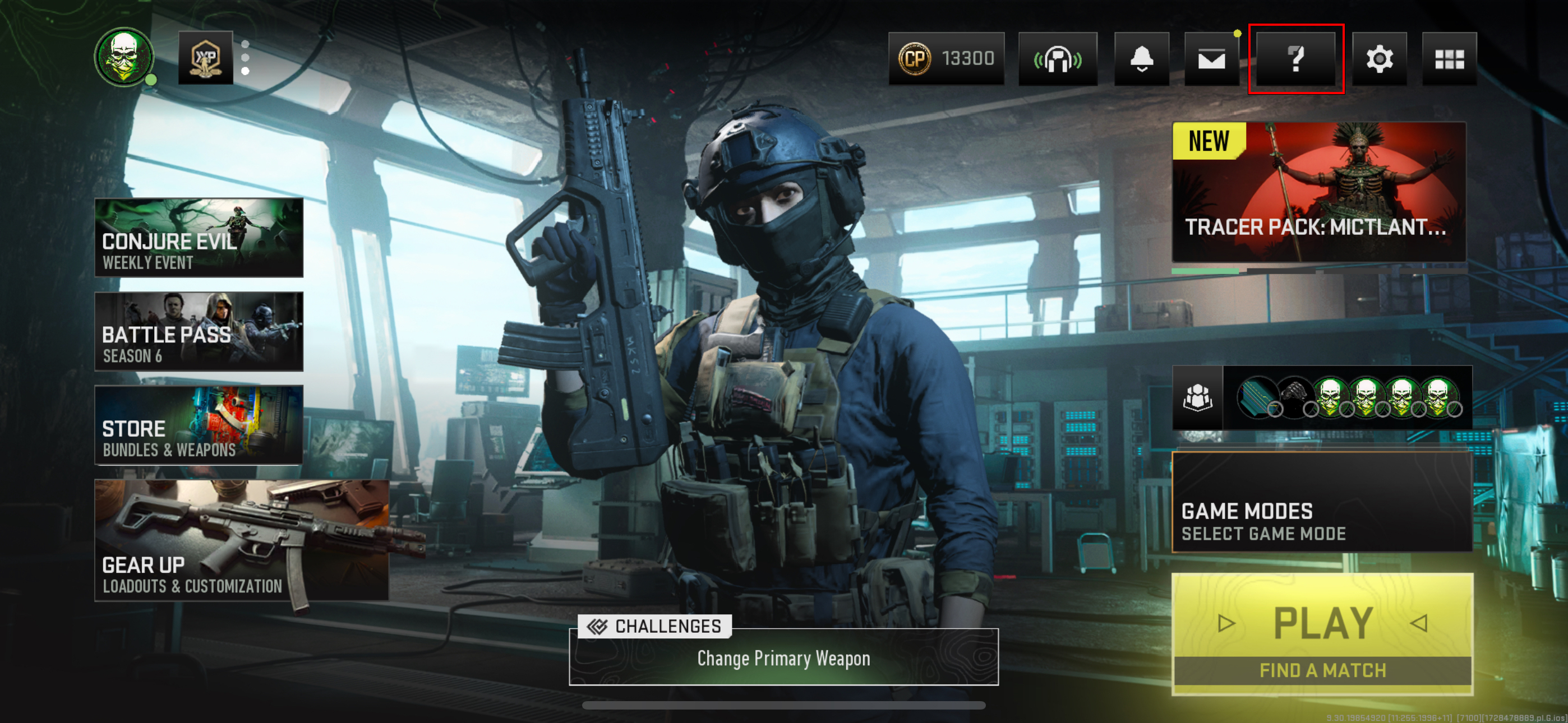Start matchmaking with the Play button
1568x723 pixels.
pyautogui.click(x=1322, y=633)
